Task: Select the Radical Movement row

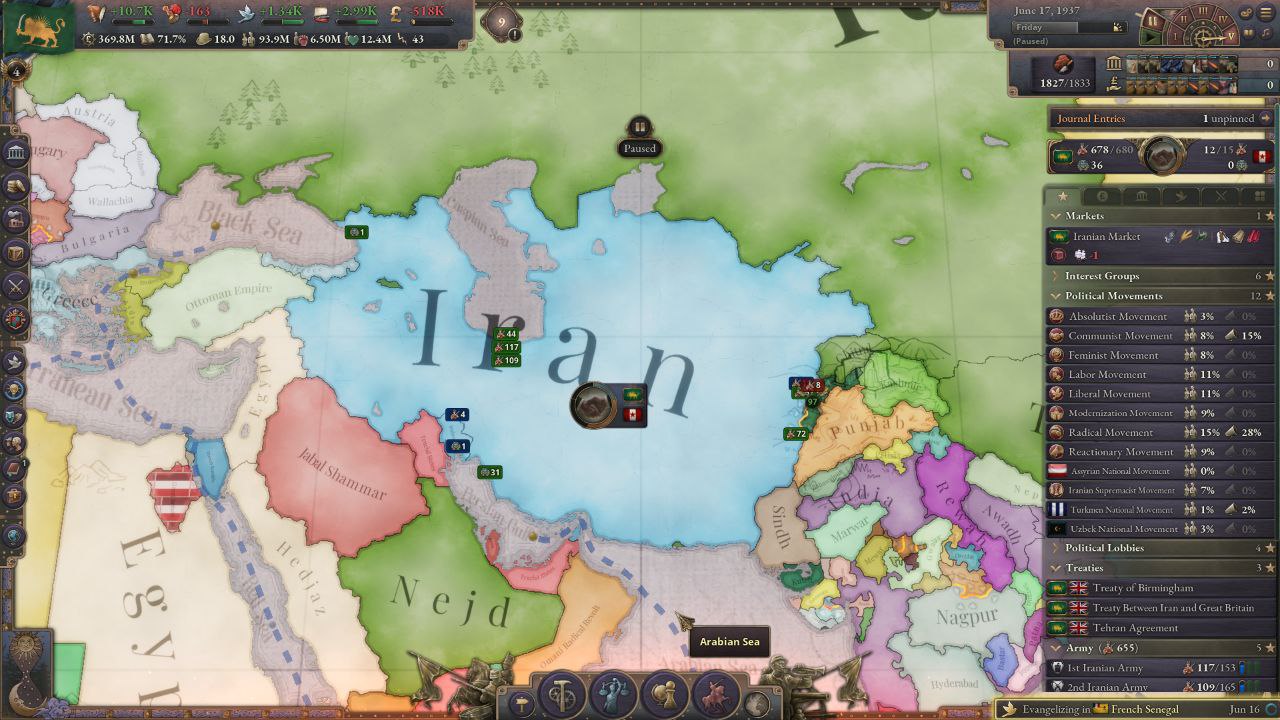Action: click(1110, 432)
